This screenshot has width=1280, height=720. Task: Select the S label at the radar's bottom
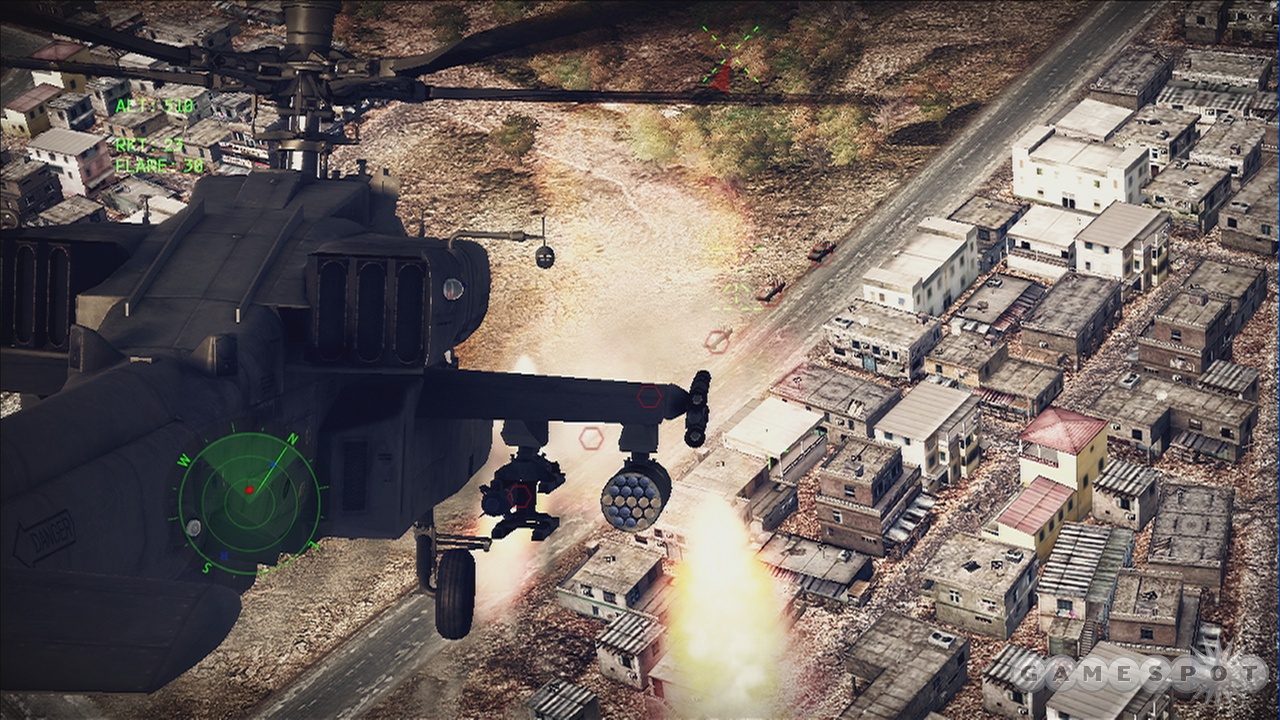207,567
